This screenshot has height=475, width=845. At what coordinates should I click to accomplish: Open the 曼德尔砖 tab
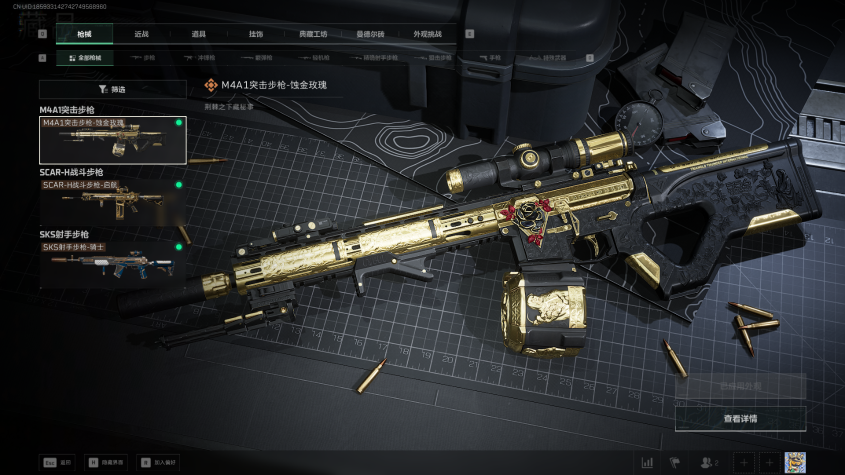click(370, 34)
